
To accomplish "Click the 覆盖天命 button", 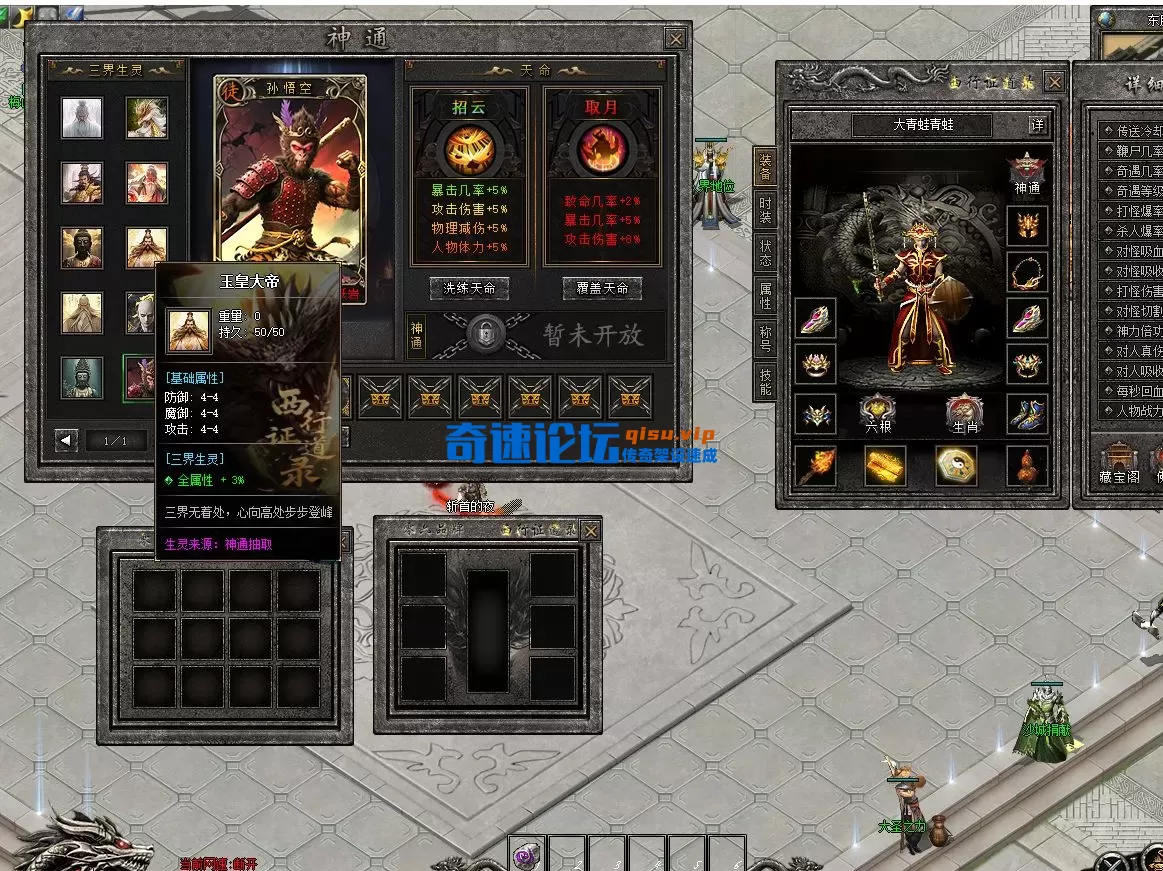I will pyautogui.click(x=602, y=288).
